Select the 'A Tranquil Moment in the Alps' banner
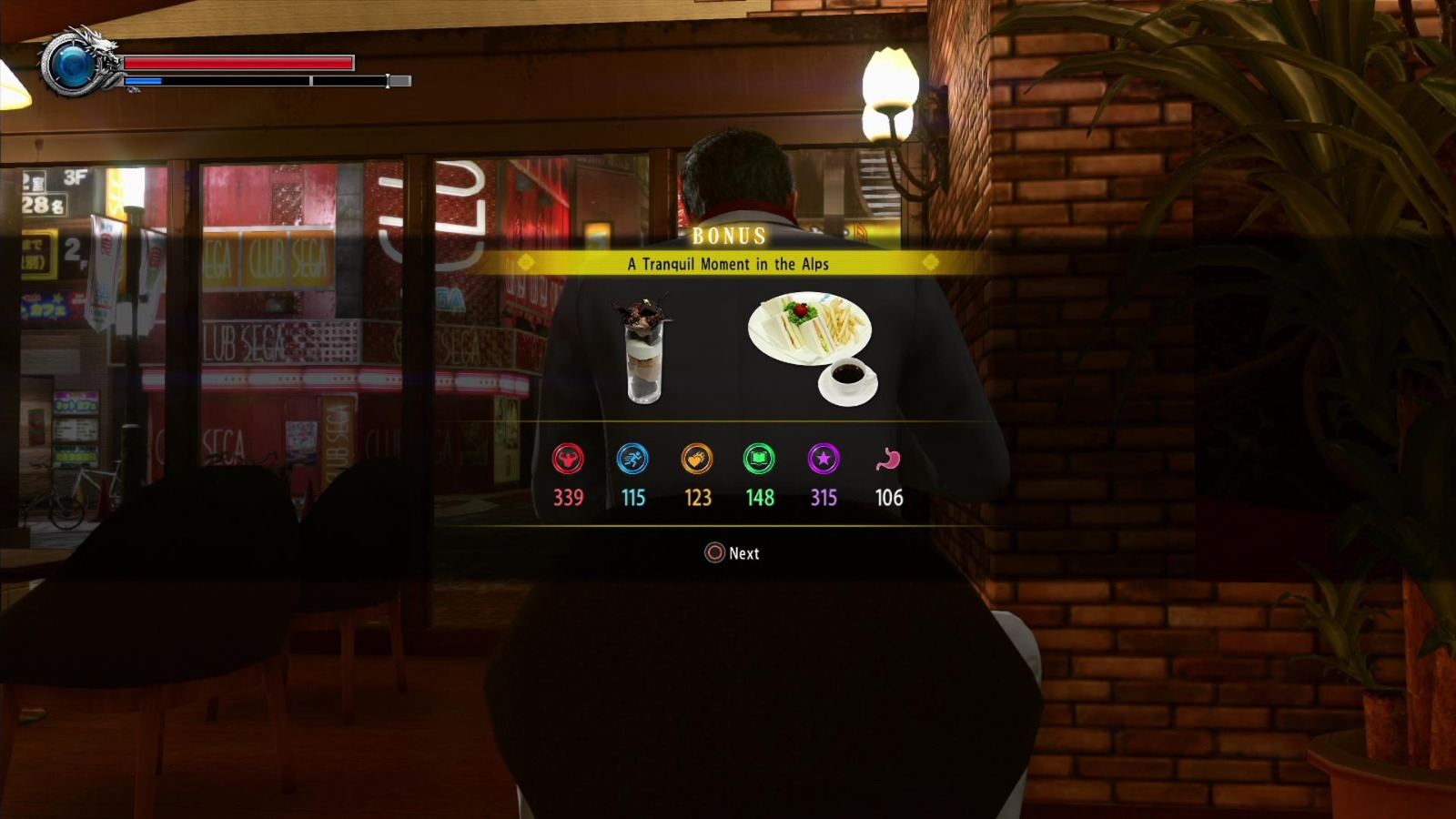 pos(728,264)
